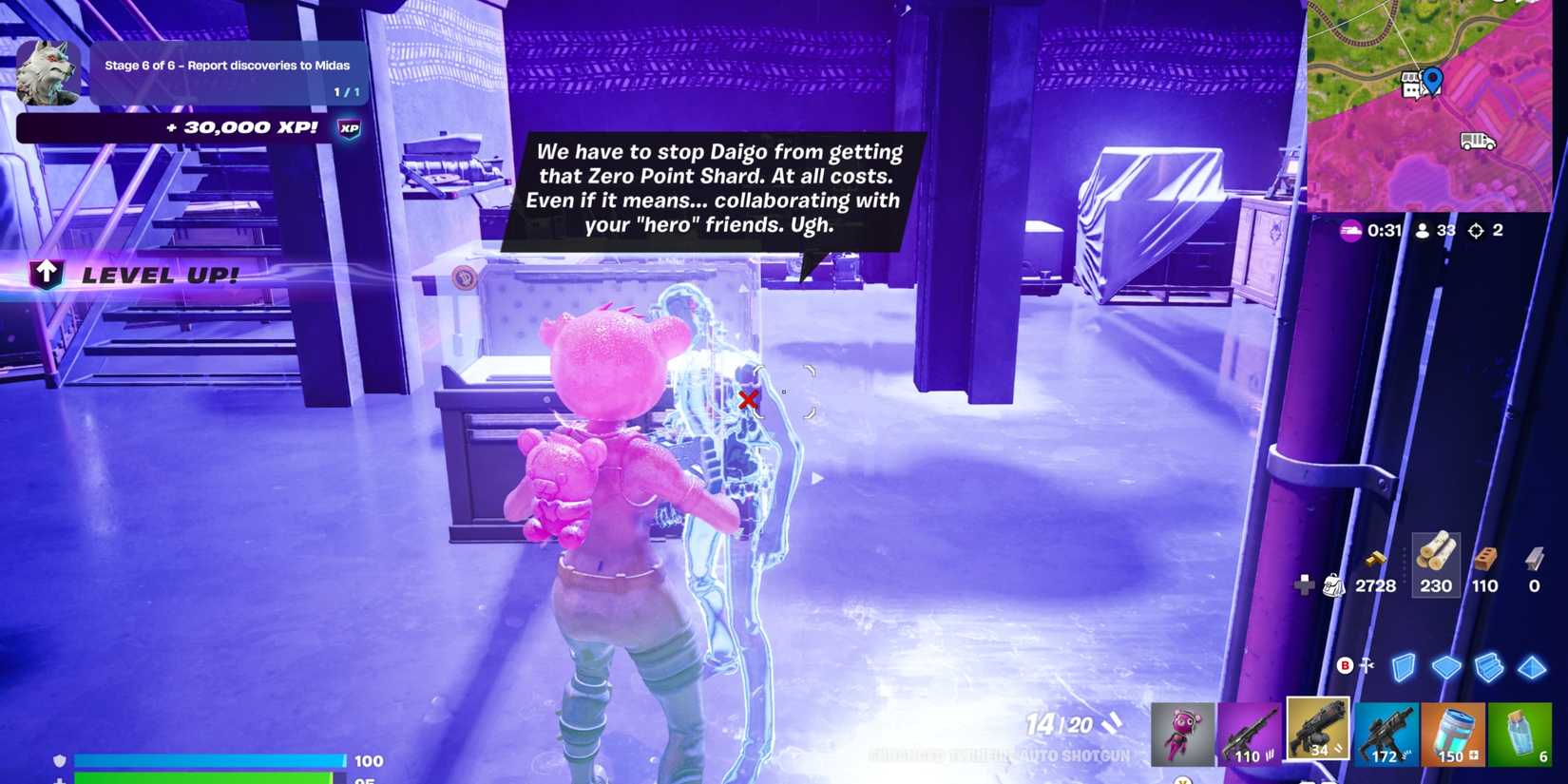1568x784 pixels.
Task: Click the storm timer icon
Action: pyautogui.click(x=1352, y=229)
